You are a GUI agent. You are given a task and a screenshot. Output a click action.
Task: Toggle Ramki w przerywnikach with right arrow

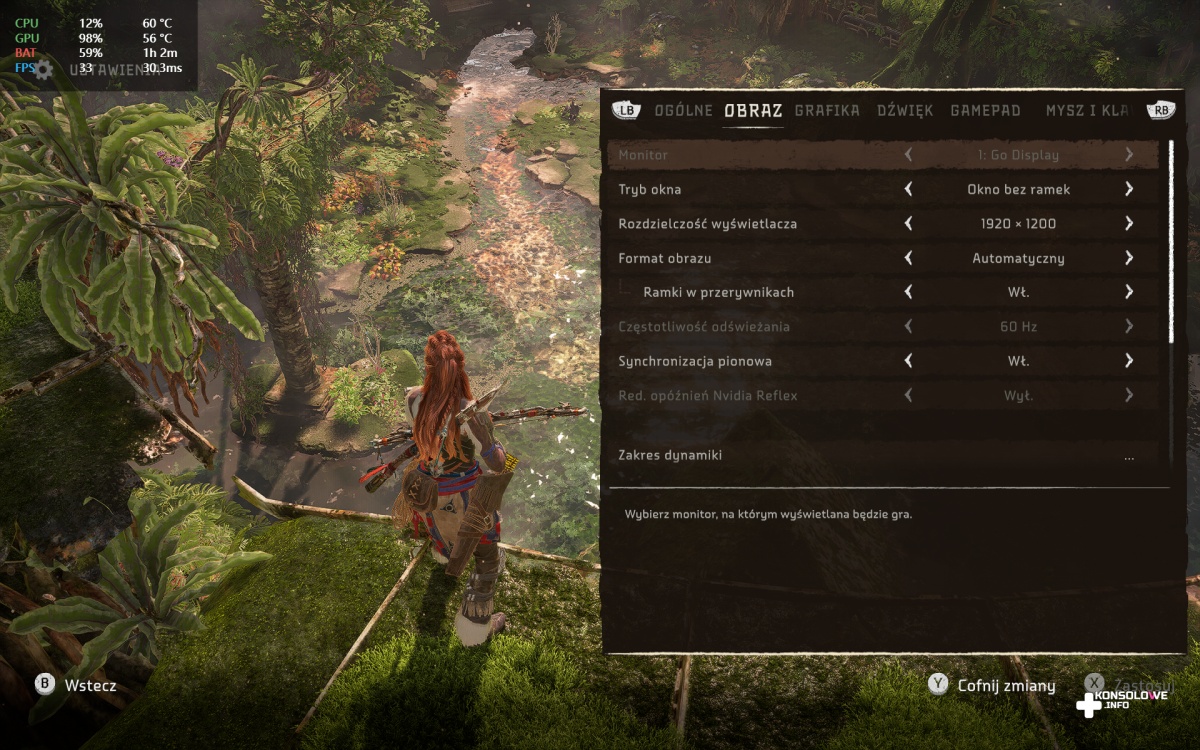[x=1128, y=292]
